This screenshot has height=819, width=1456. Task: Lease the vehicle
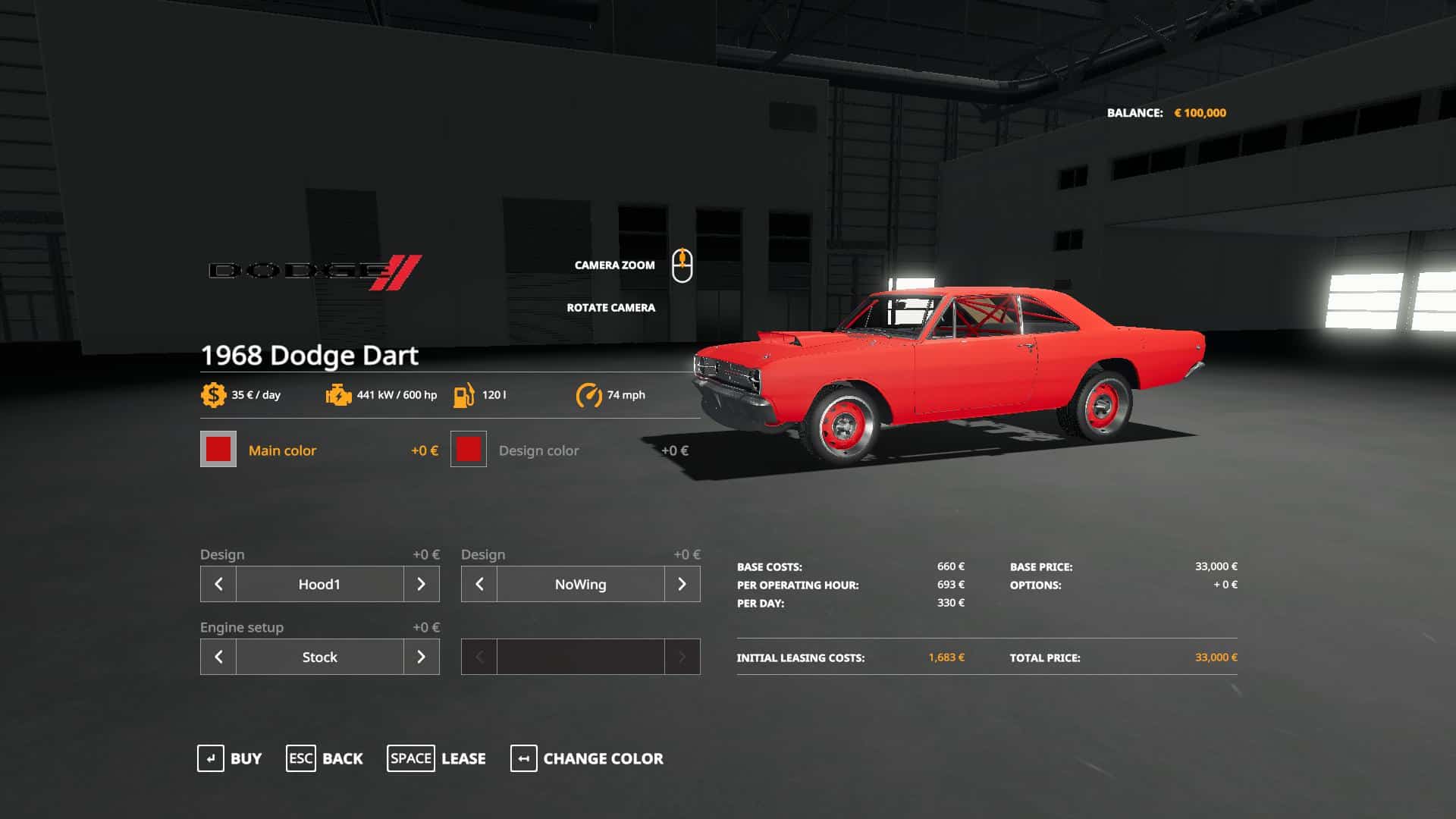tap(437, 758)
